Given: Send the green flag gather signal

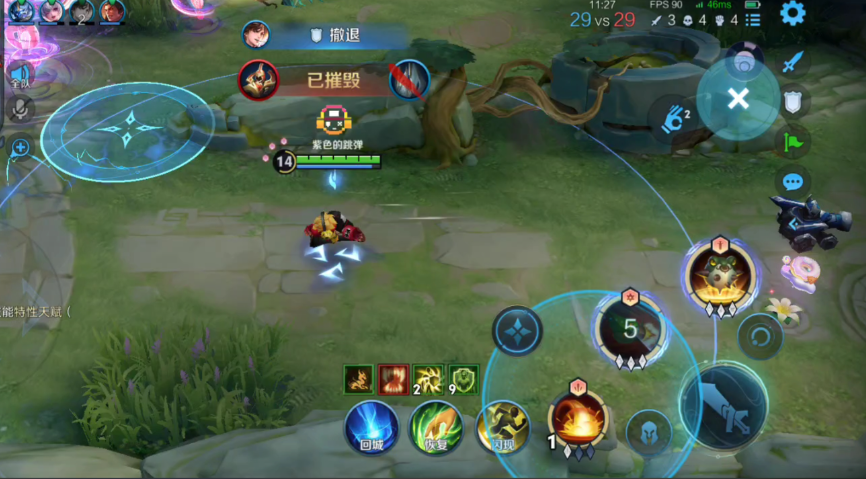Looking at the screenshot, I should point(793,141).
